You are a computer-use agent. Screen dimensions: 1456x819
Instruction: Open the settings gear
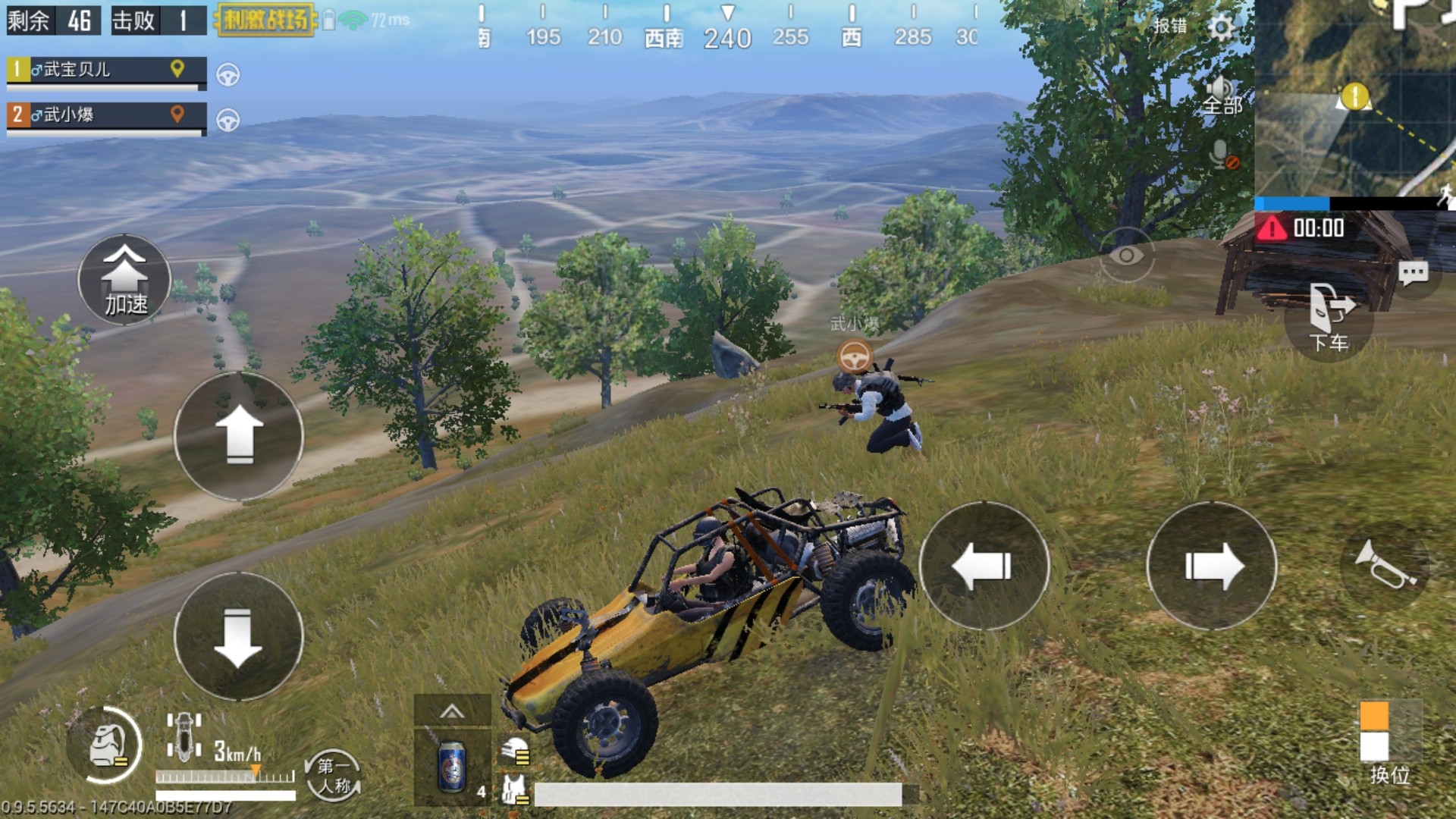tap(1221, 27)
